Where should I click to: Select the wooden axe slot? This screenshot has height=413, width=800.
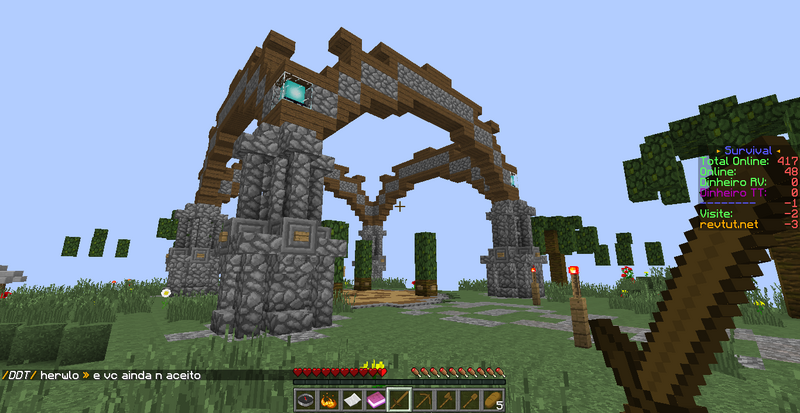pos(446,400)
